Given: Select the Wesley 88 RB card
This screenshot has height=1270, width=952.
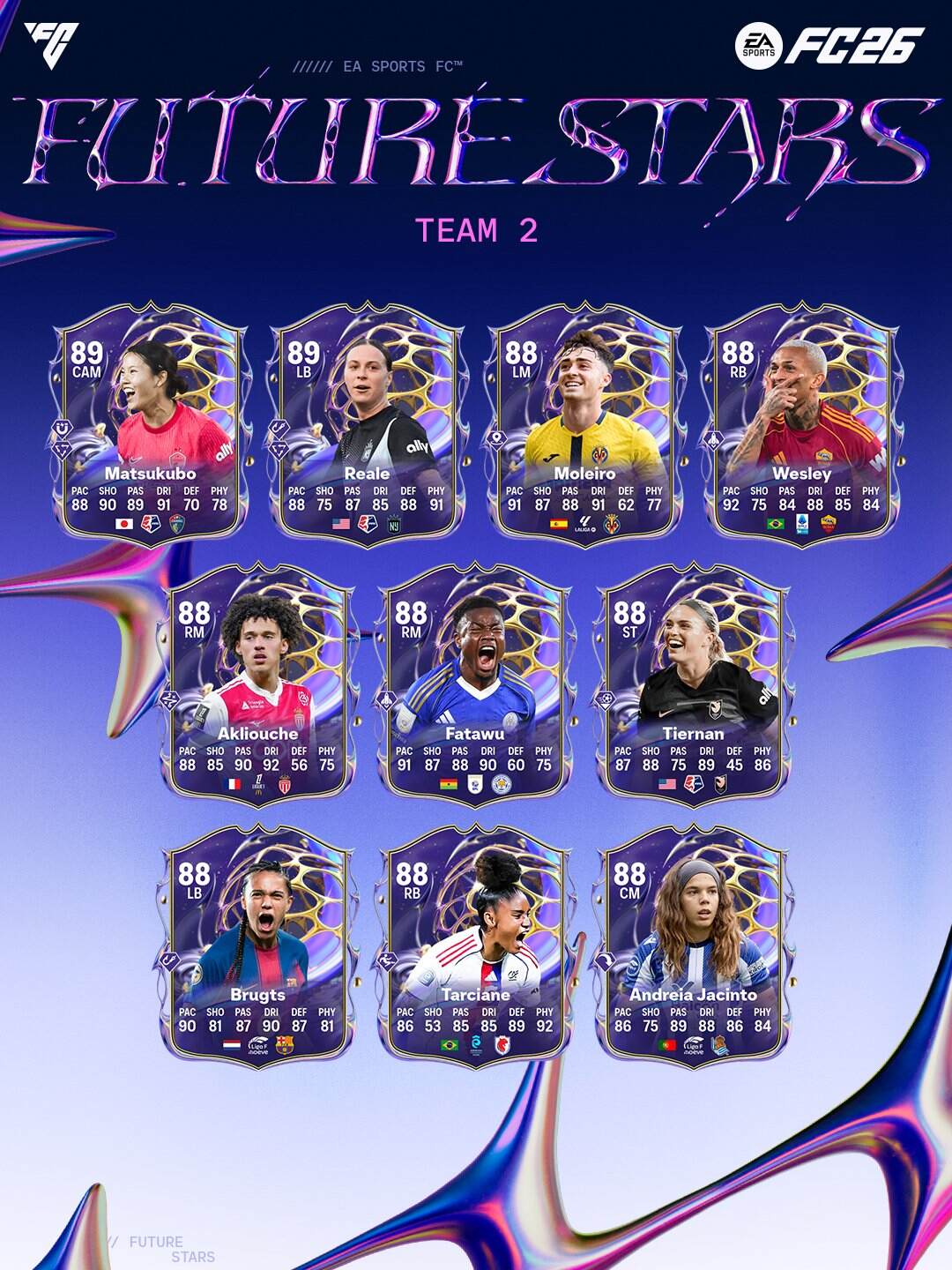Looking at the screenshot, I should [x=801, y=423].
